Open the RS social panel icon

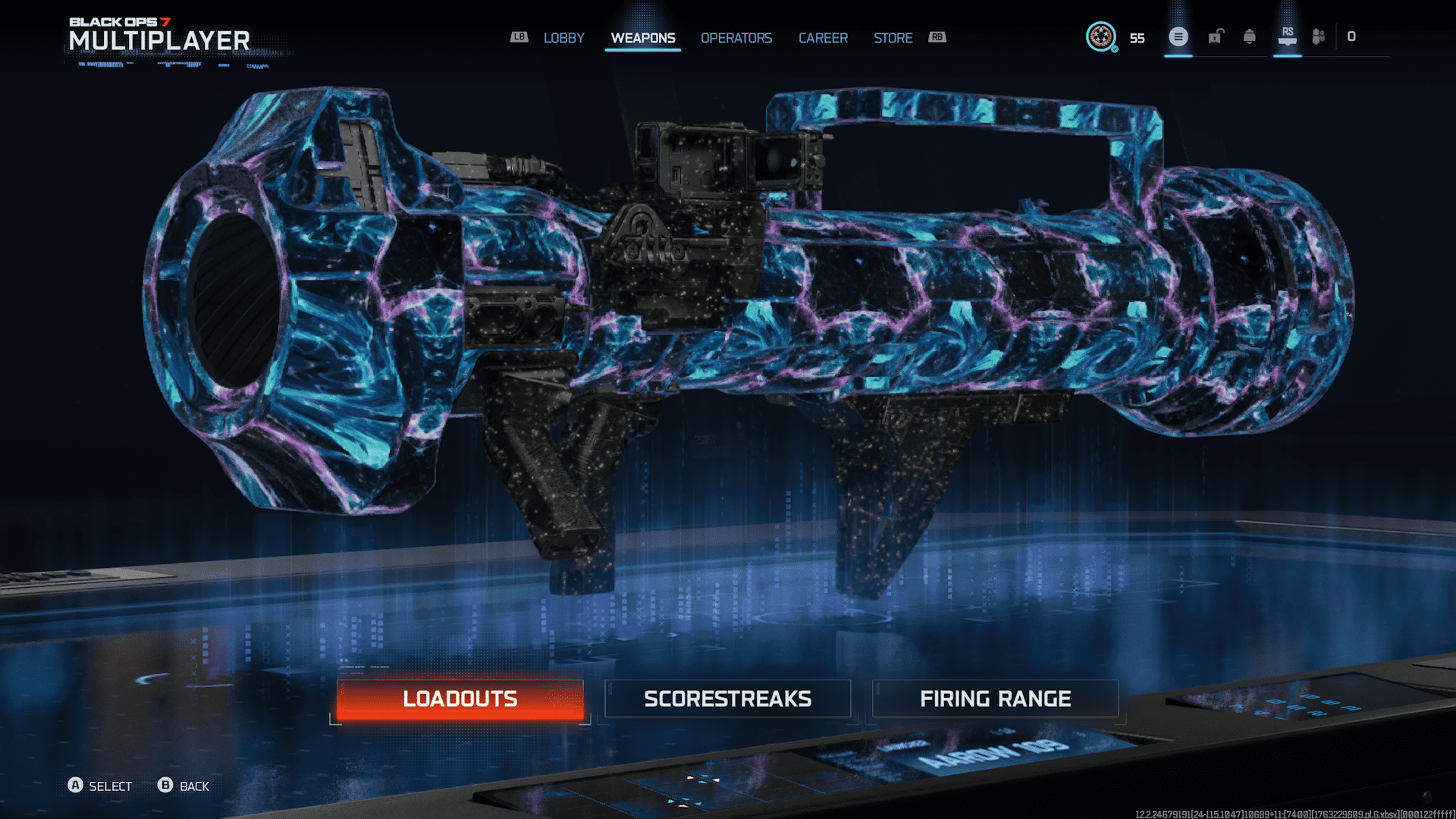coord(1287,36)
